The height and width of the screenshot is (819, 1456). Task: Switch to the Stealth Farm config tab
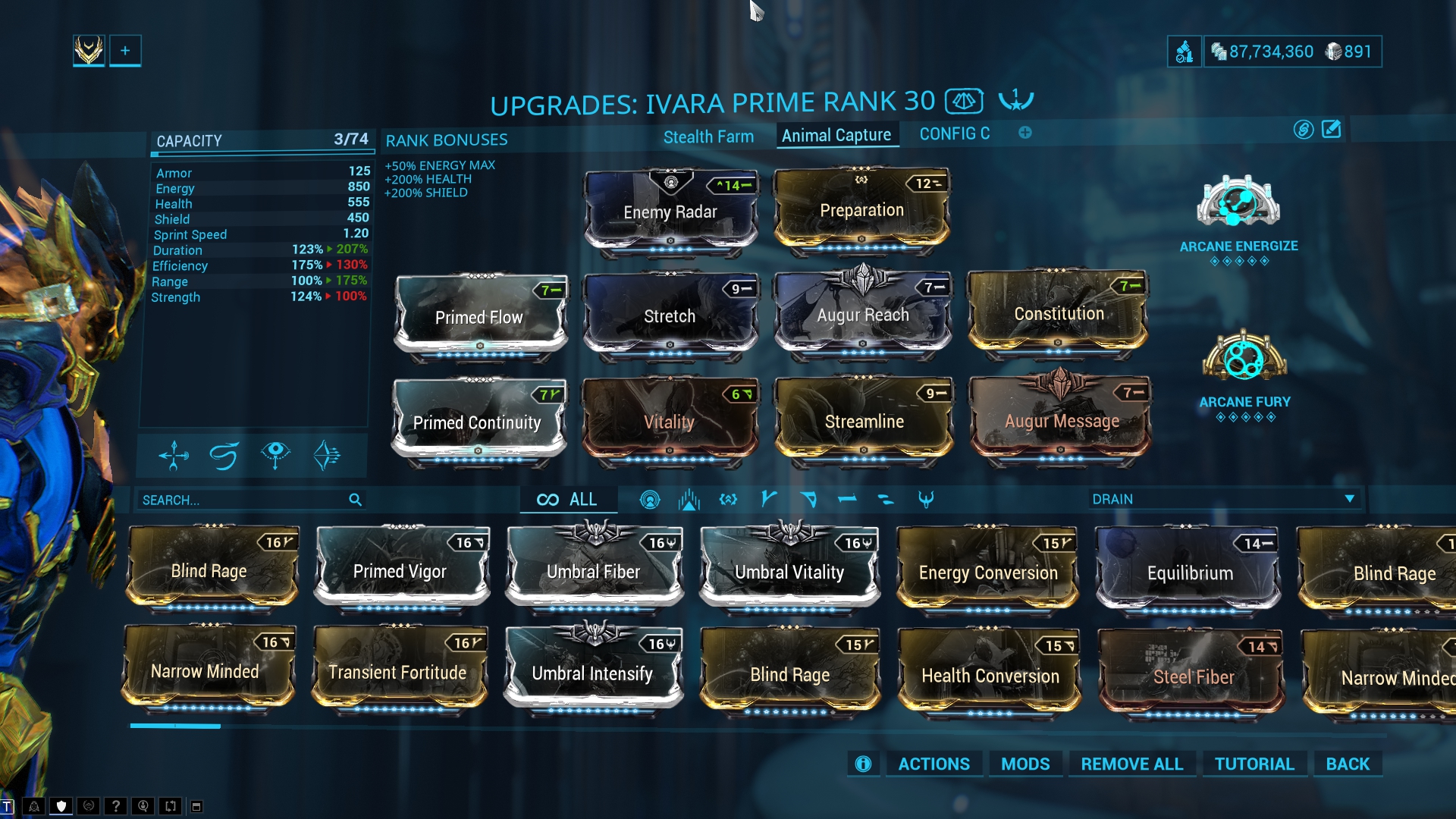pyautogui.click(x=708, y=136)
